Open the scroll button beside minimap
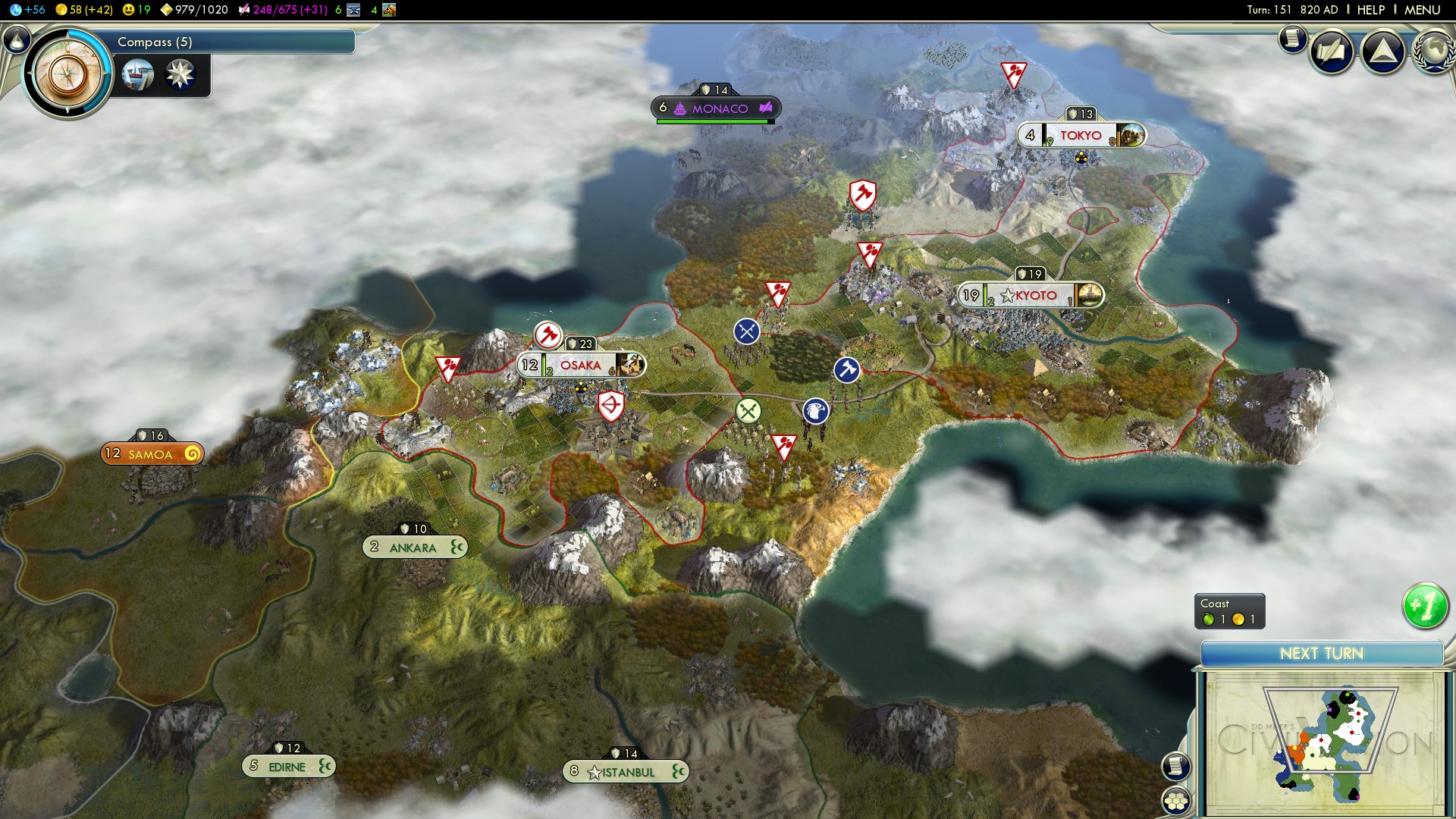 (1175, 766)
